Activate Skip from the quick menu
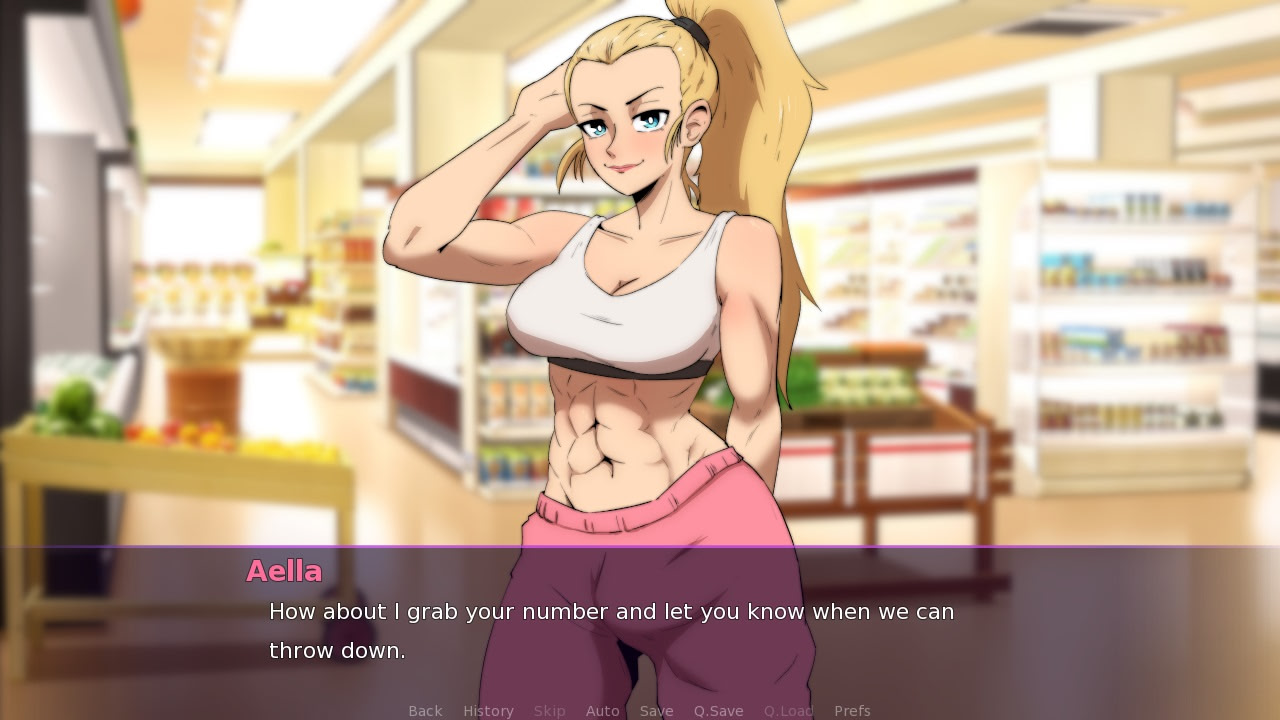 click(549, 710)
